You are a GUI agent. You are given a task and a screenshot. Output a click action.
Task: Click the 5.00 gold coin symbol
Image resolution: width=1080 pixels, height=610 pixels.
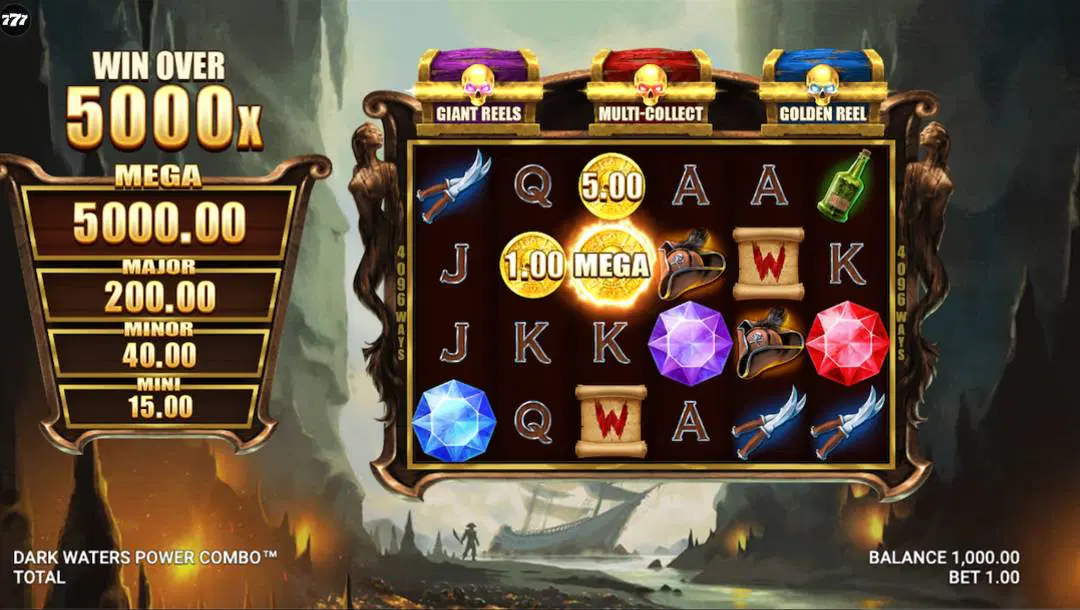tap(611, 185)
